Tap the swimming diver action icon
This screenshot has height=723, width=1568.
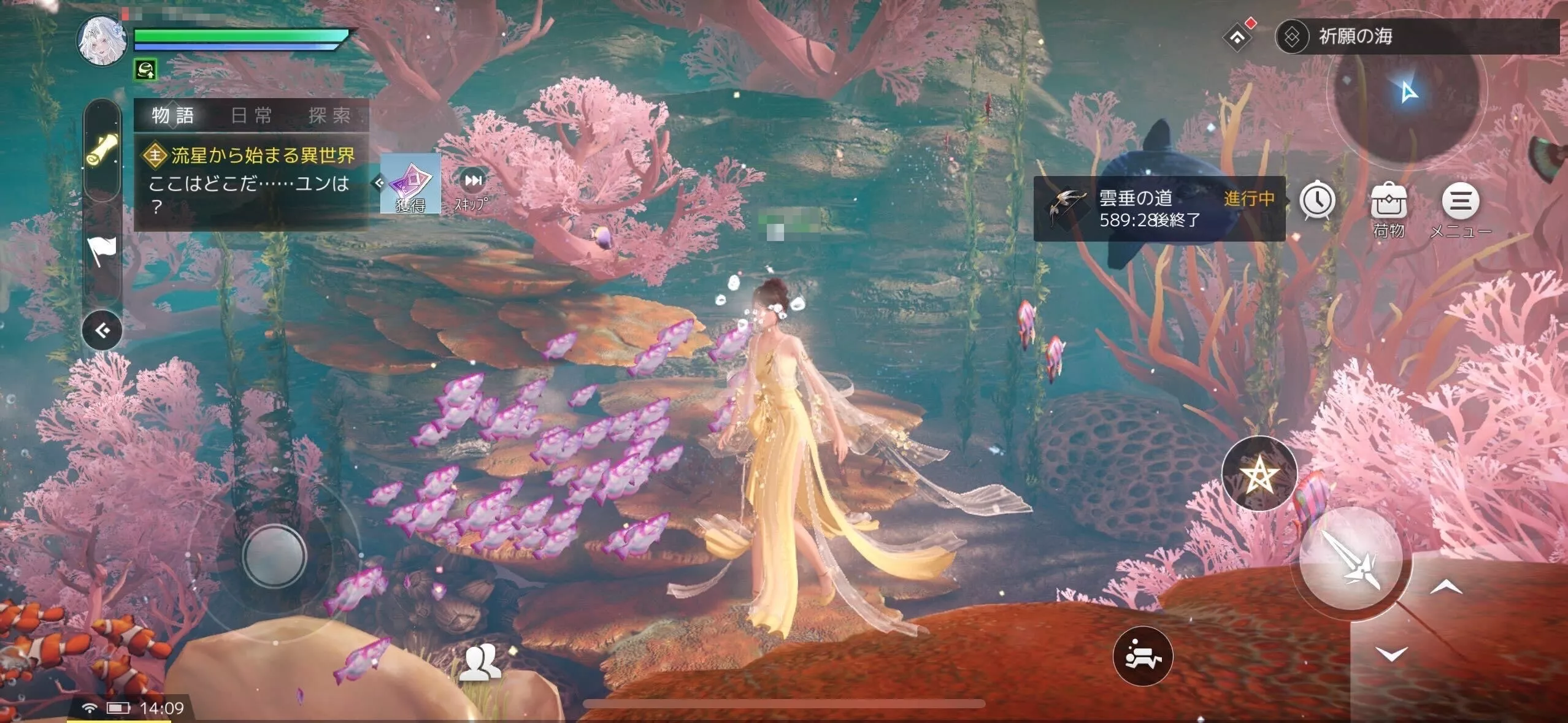1142,656
